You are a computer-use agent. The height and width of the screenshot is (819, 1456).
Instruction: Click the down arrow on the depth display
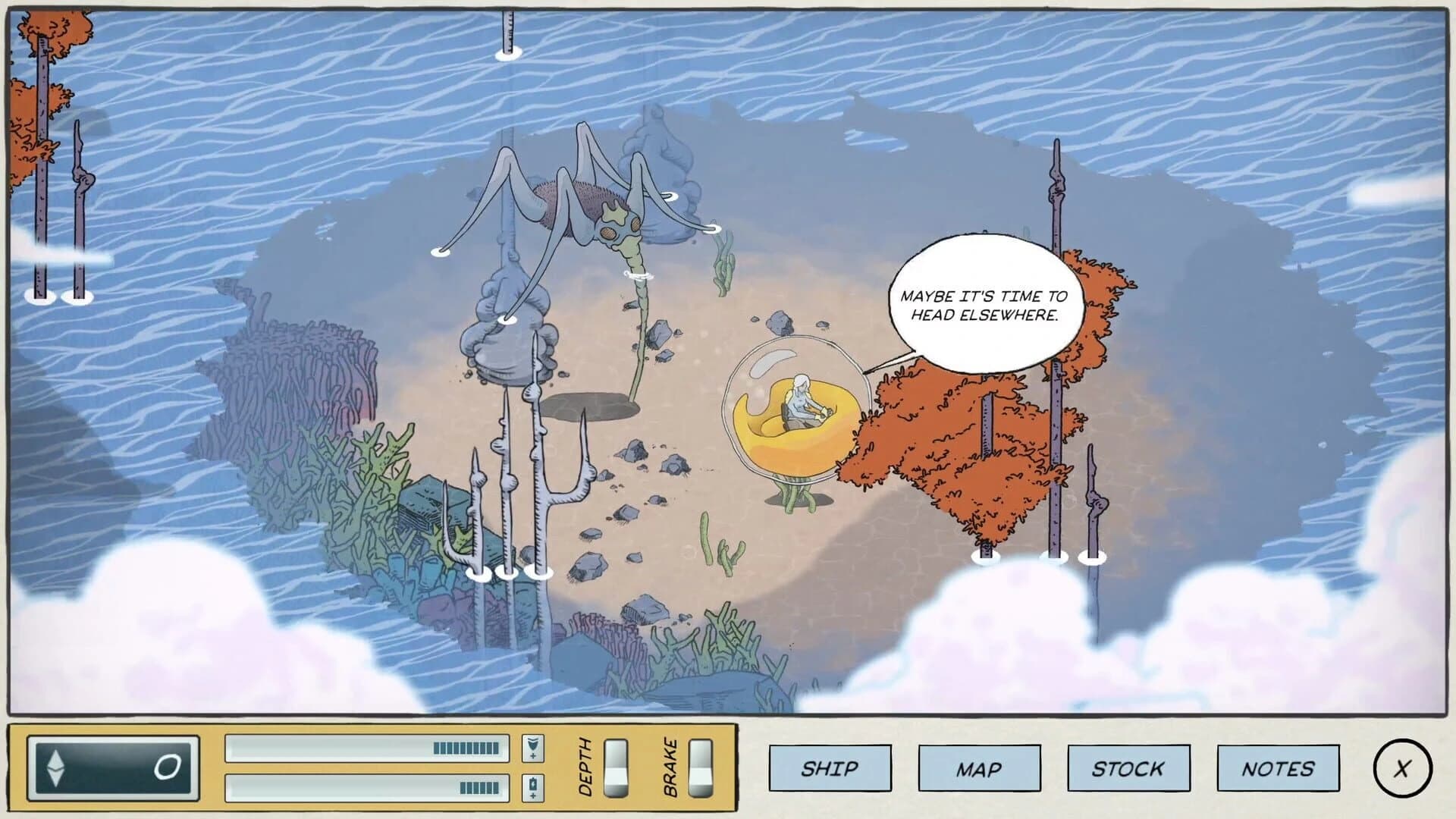coord(55,777)
